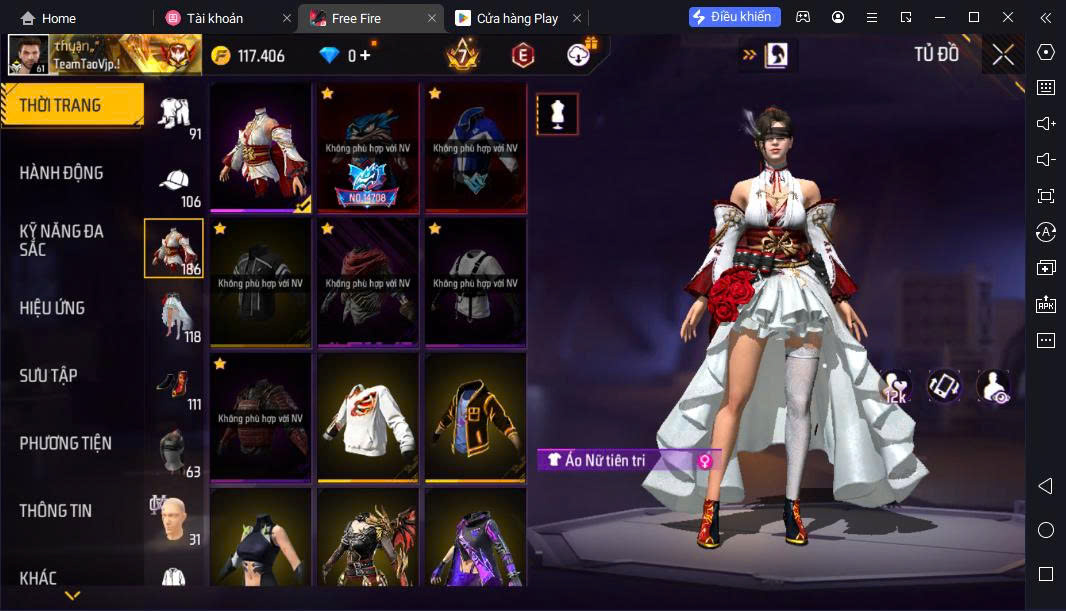Go to the THÔNG TIN tab

tap(56, 511)
